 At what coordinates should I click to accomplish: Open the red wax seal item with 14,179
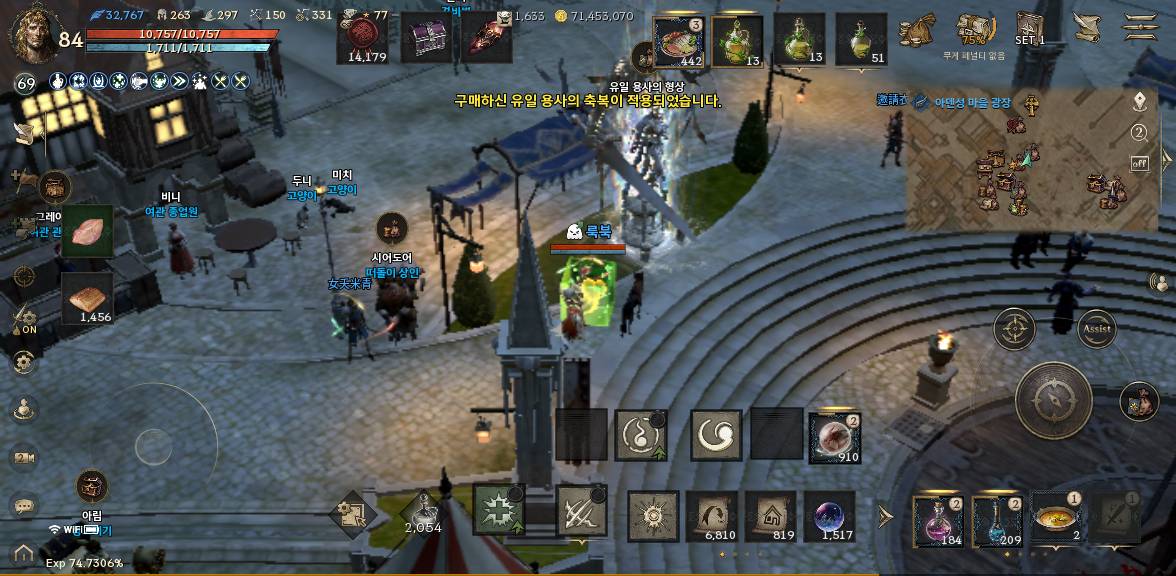pos(367,38)
